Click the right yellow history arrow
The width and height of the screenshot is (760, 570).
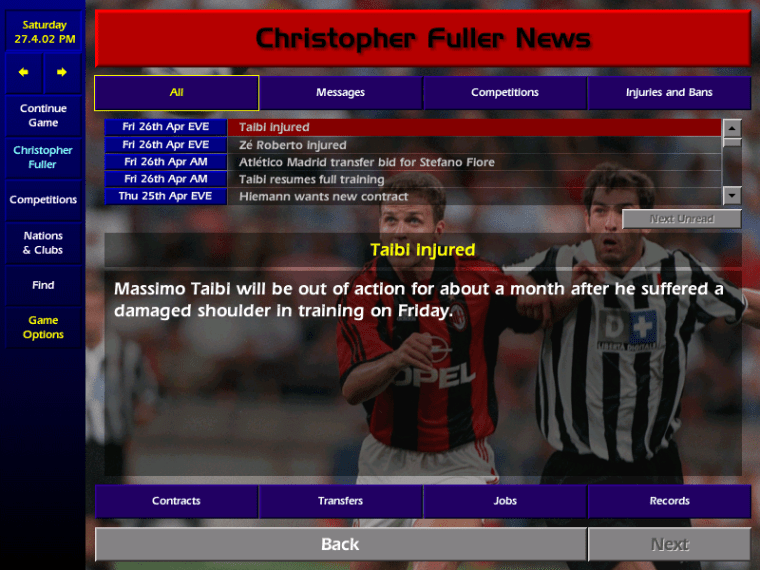(62, 72)
